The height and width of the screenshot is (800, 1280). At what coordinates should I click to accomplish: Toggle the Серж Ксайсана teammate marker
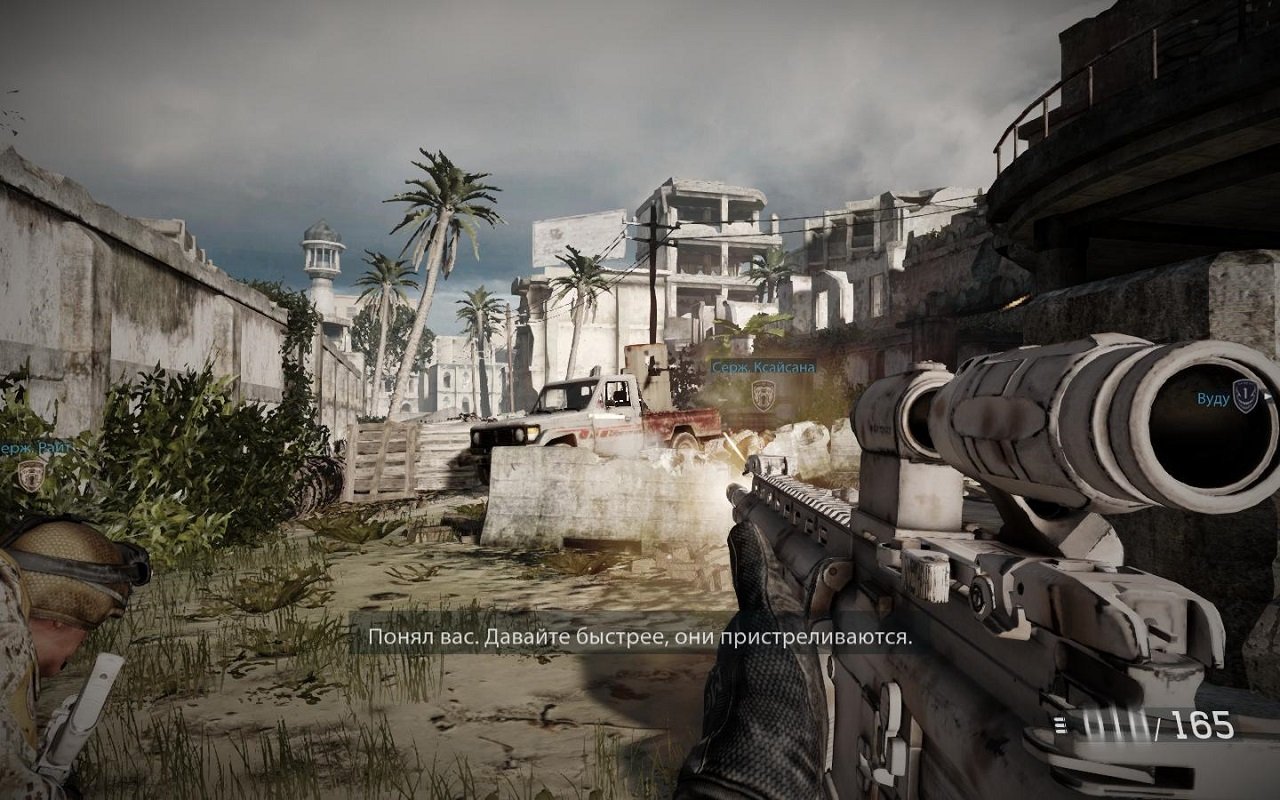tap(764, 367)
